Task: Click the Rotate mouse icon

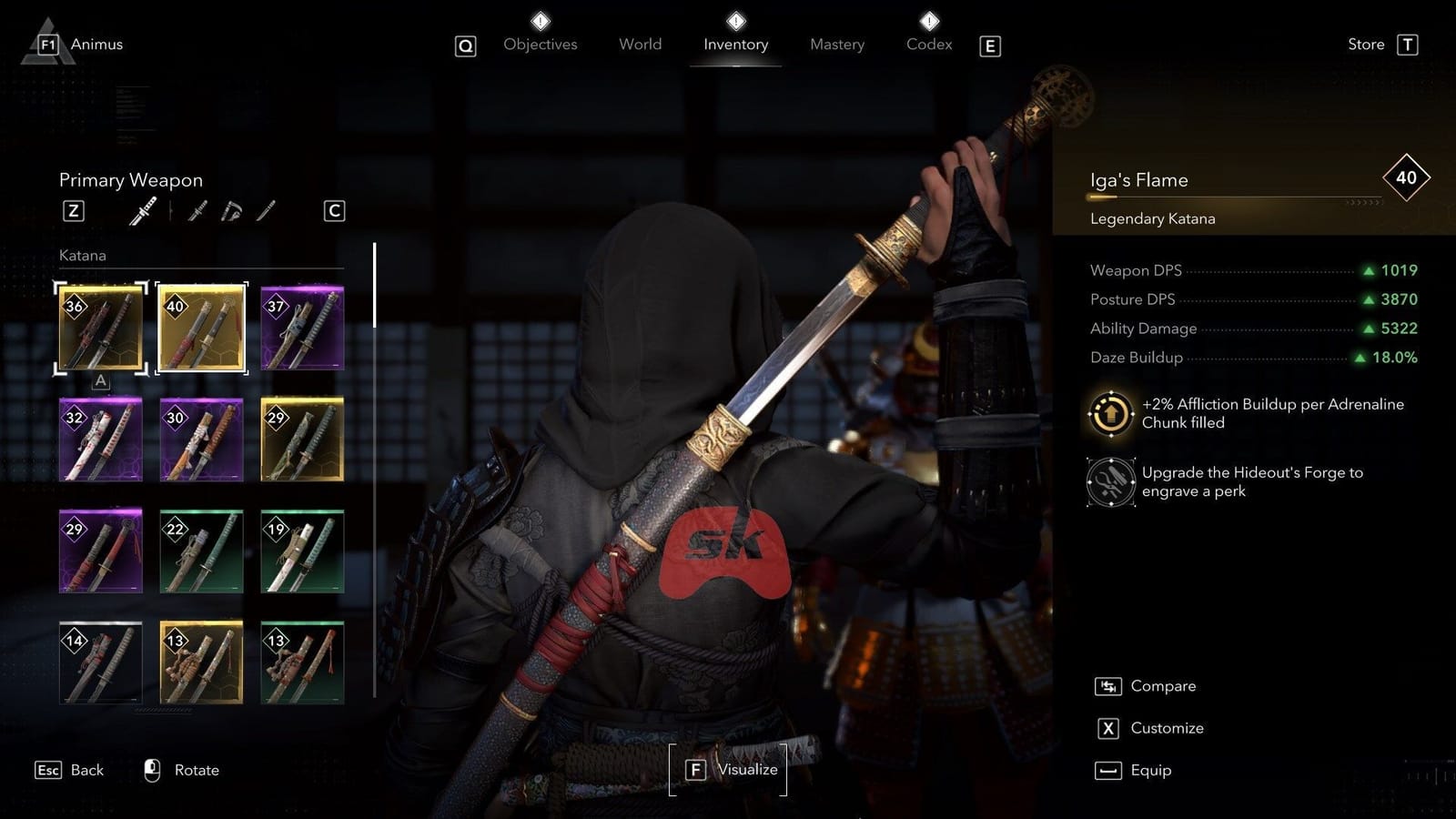Action: tap(151, 769)
